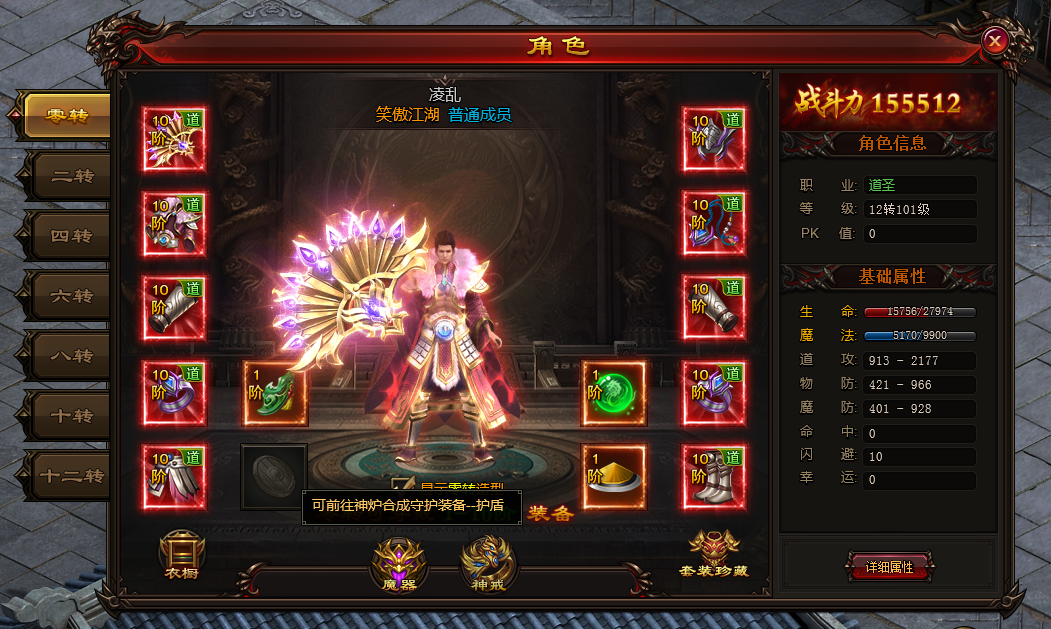Show the 十转 tab
1051x629 pixels.
tap(70, 416)
